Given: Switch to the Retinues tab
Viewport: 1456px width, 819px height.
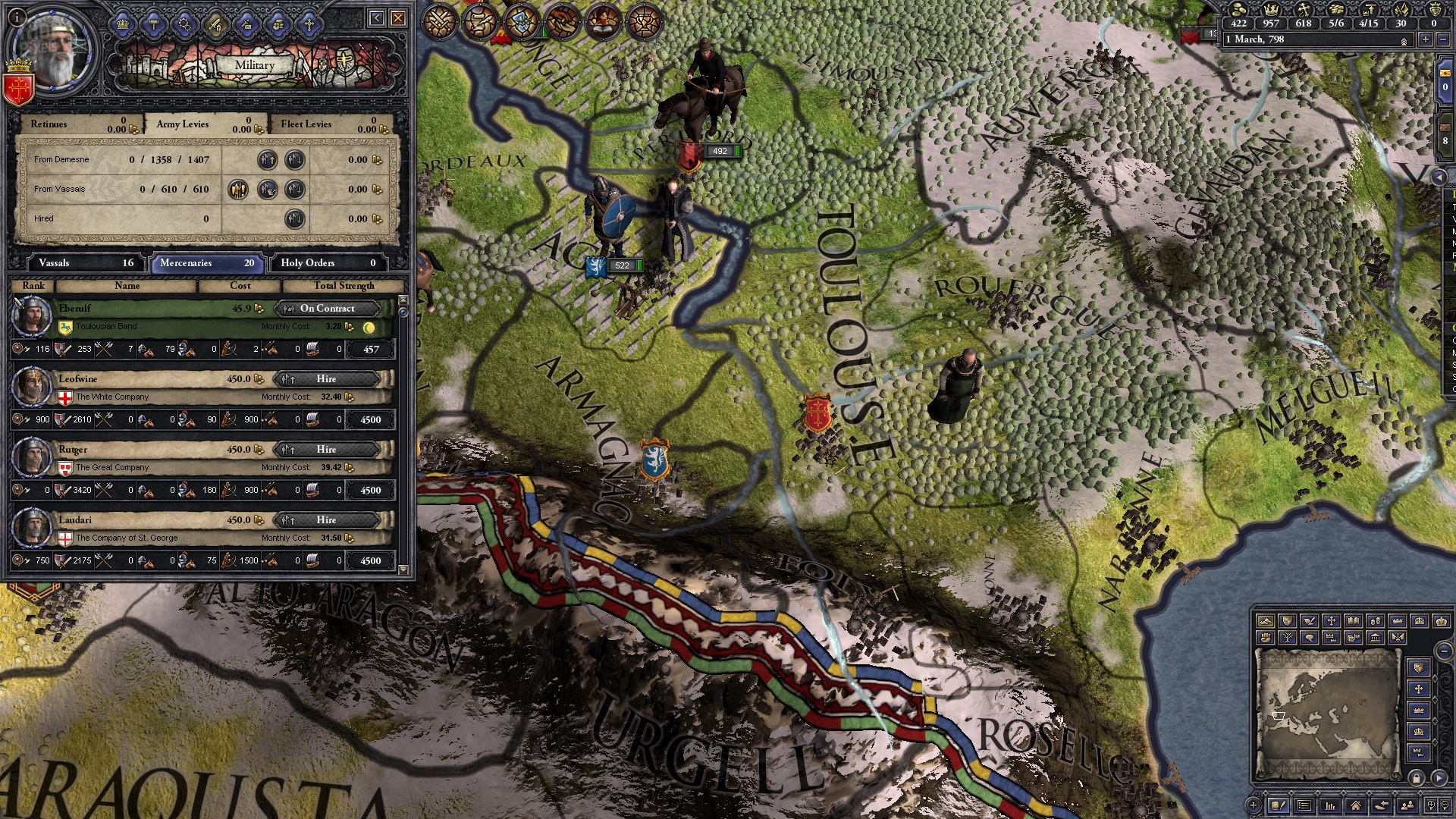Looking at the screenshot, I should pos(49,124).
